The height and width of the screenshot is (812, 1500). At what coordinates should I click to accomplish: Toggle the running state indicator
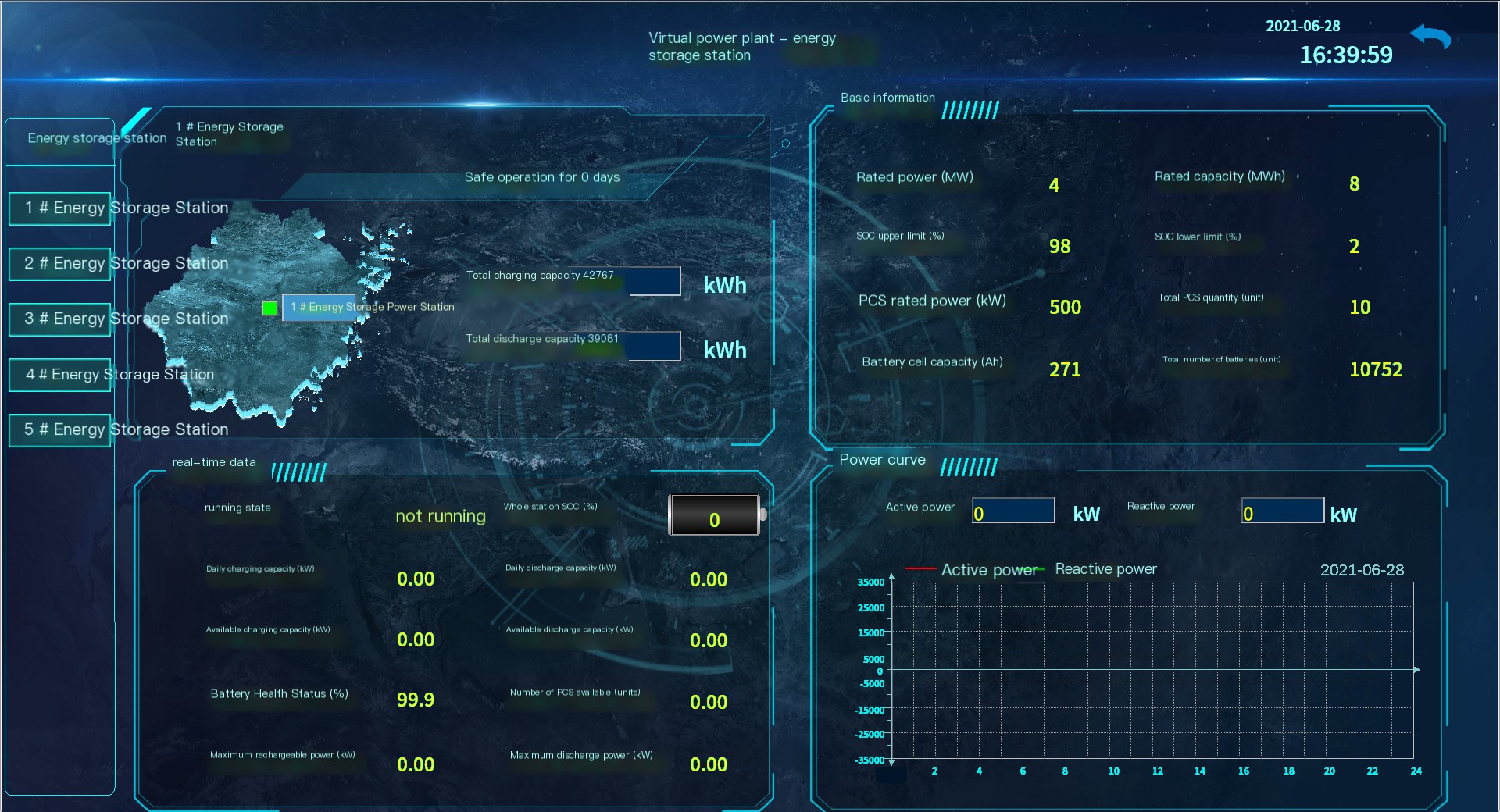440,515
